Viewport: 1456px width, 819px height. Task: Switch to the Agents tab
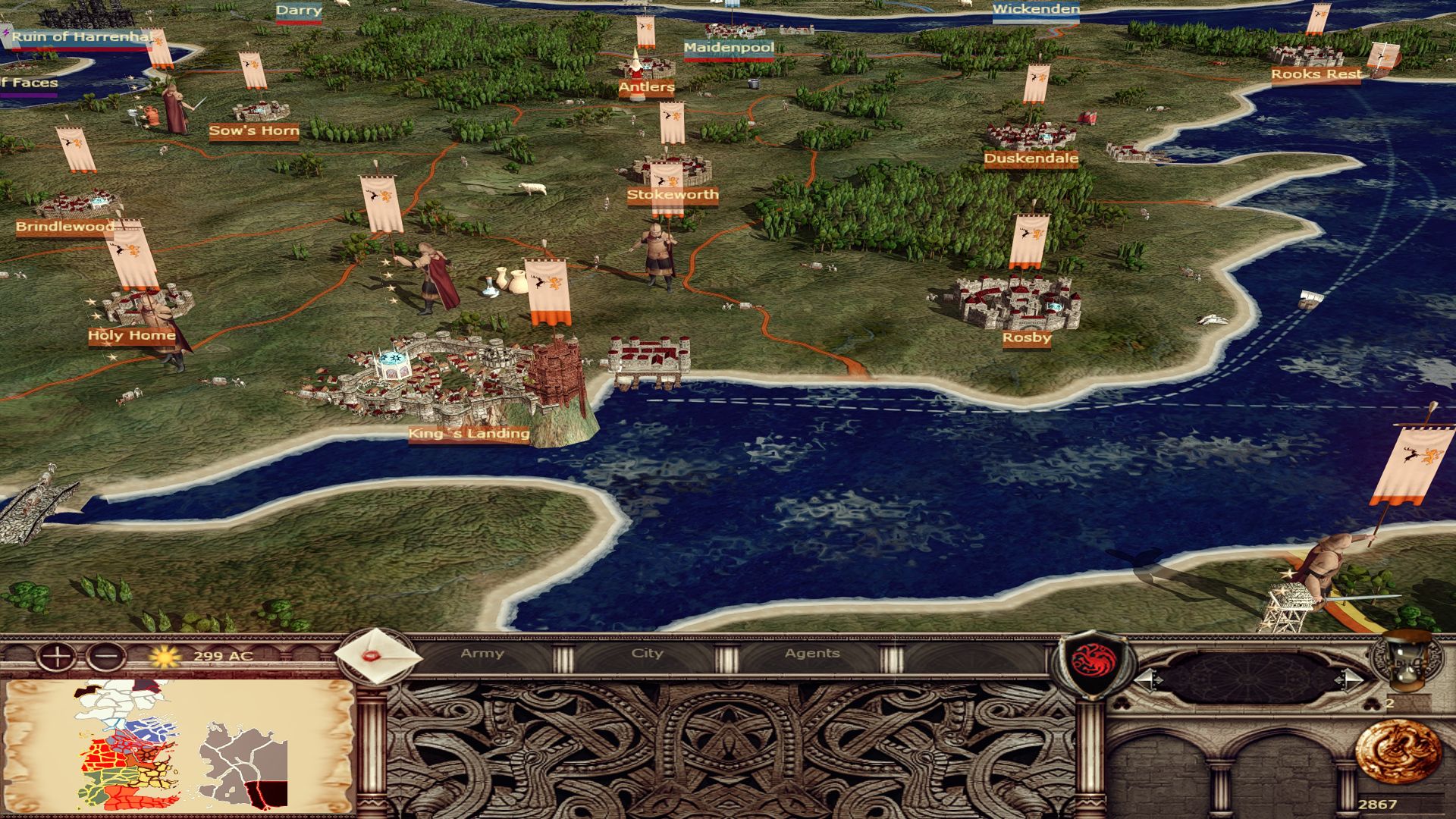(812, 654)
